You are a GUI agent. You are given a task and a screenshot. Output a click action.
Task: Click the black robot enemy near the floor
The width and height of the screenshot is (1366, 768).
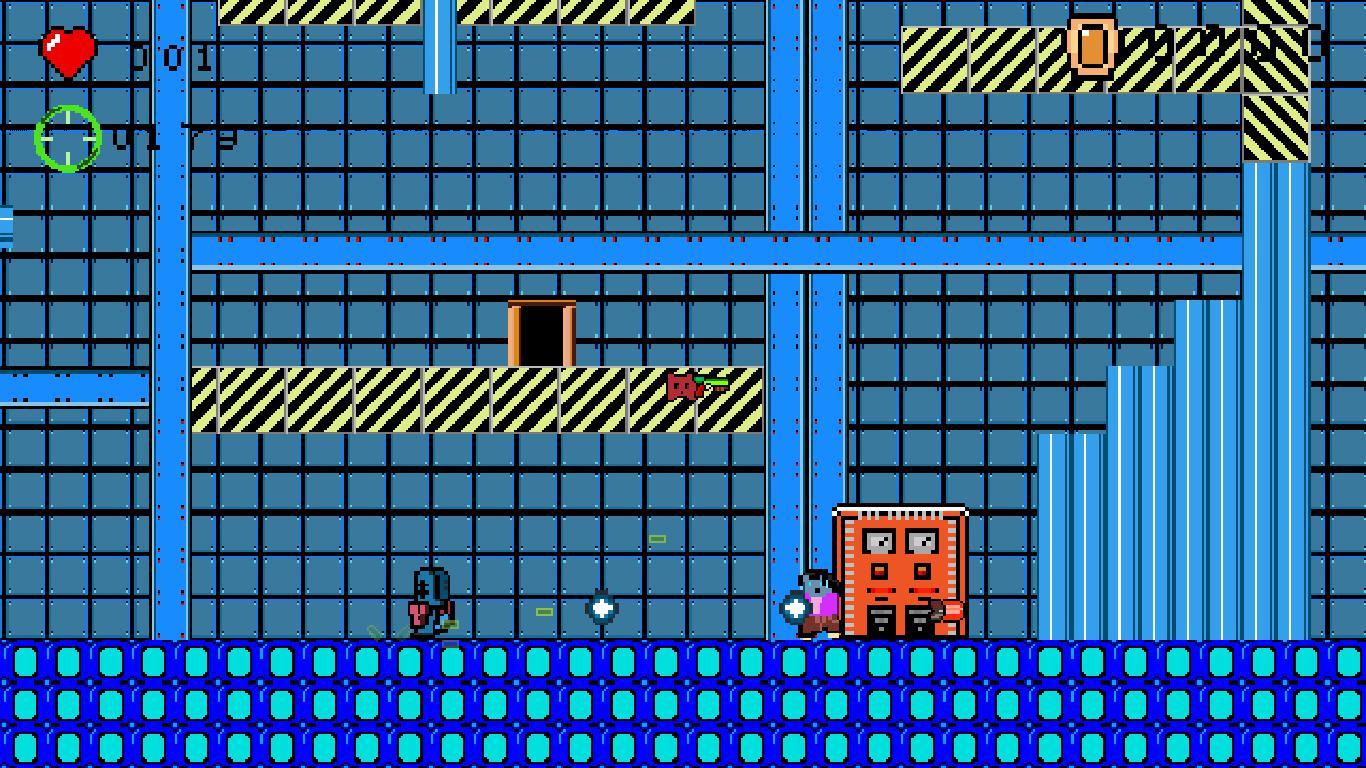pyautogui.click(x=429, y=600)
